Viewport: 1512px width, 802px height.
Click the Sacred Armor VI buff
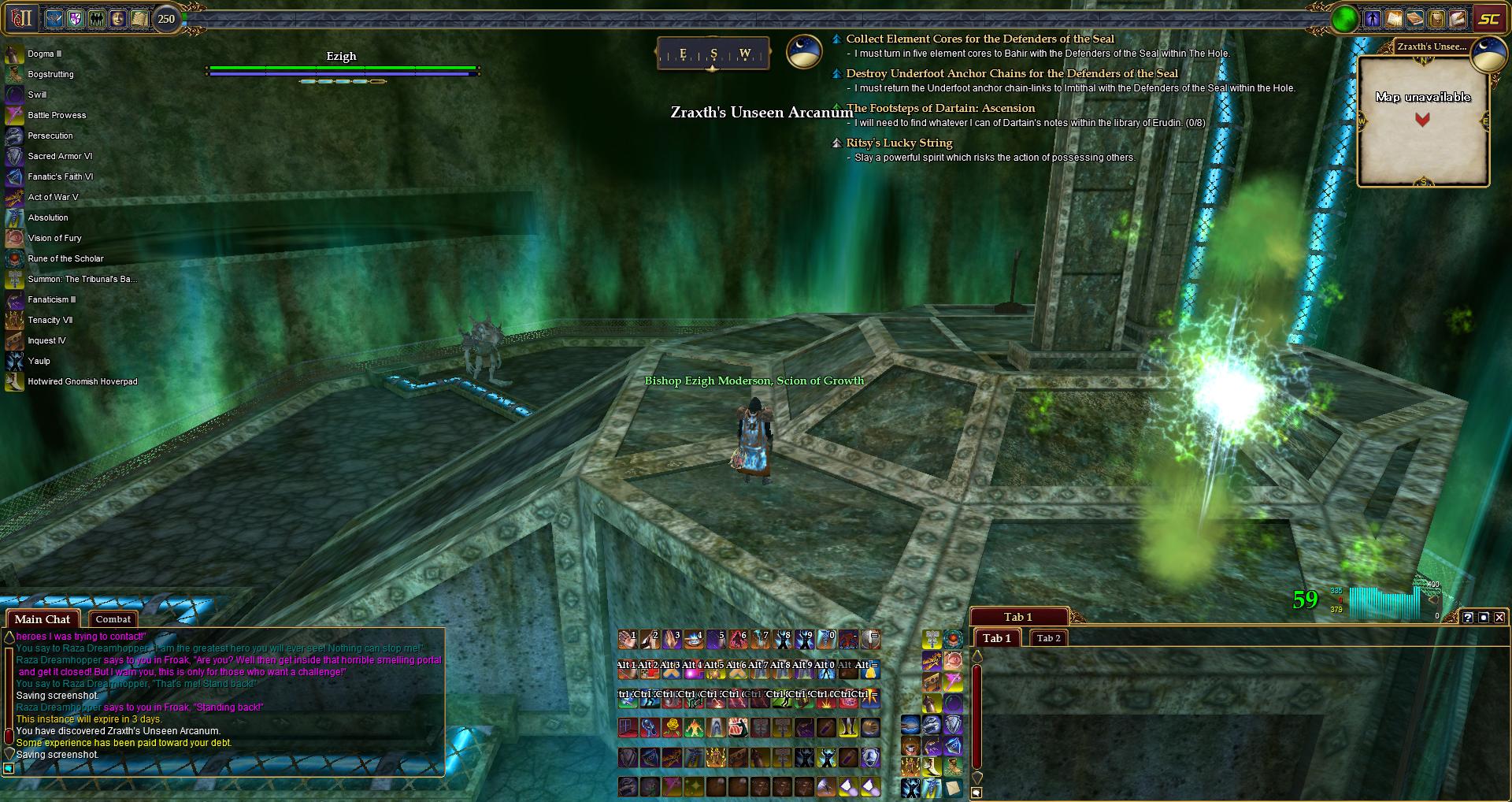pos(60,156)
